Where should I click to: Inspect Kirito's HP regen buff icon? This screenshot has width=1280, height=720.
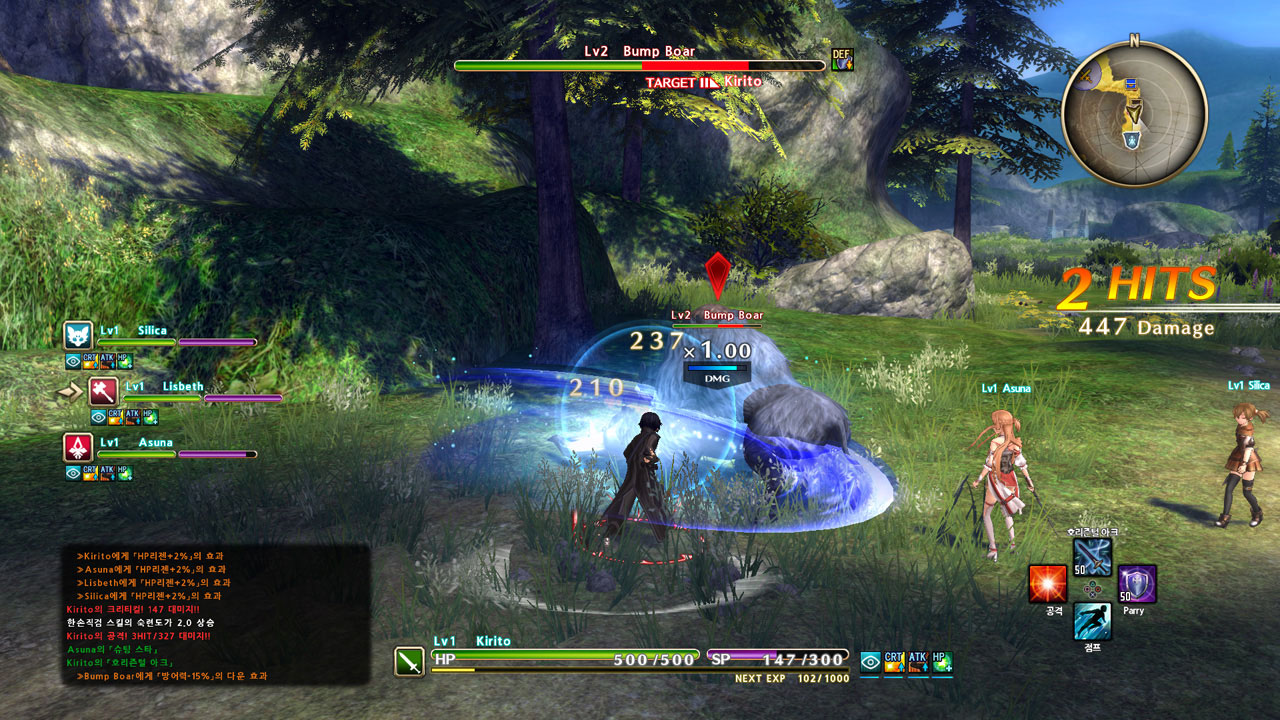coord(941,661)
